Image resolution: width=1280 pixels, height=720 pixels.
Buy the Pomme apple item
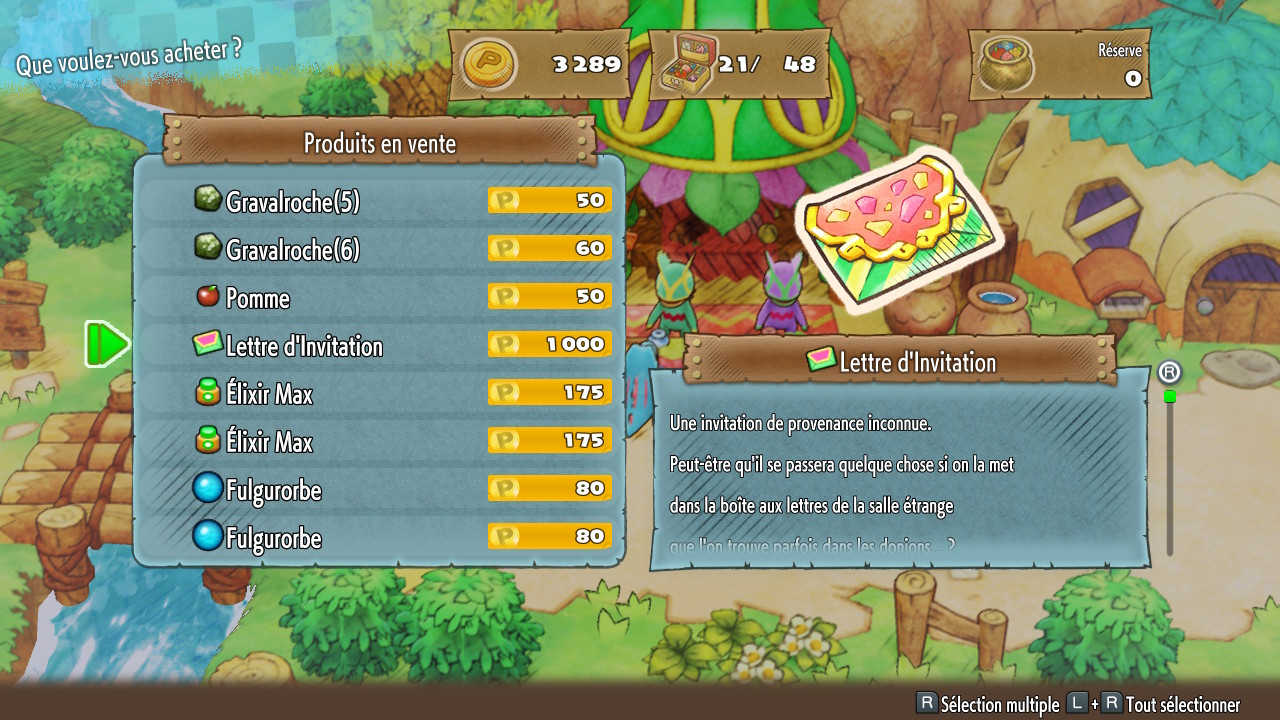pyautogui.click(x=378, y=297)
